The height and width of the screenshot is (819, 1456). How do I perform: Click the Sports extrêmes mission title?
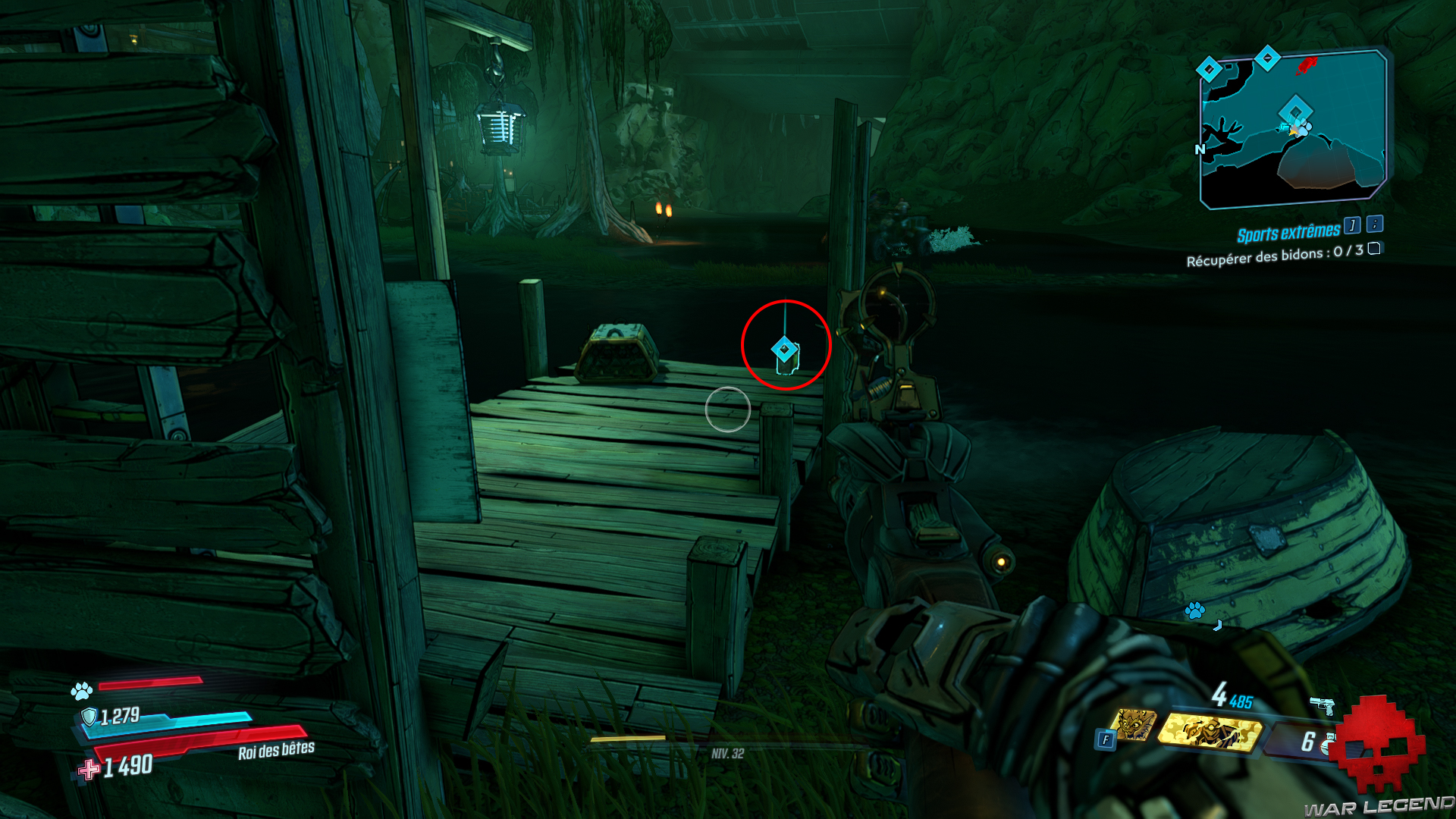pyautogui.click(x=1289, y=232)
